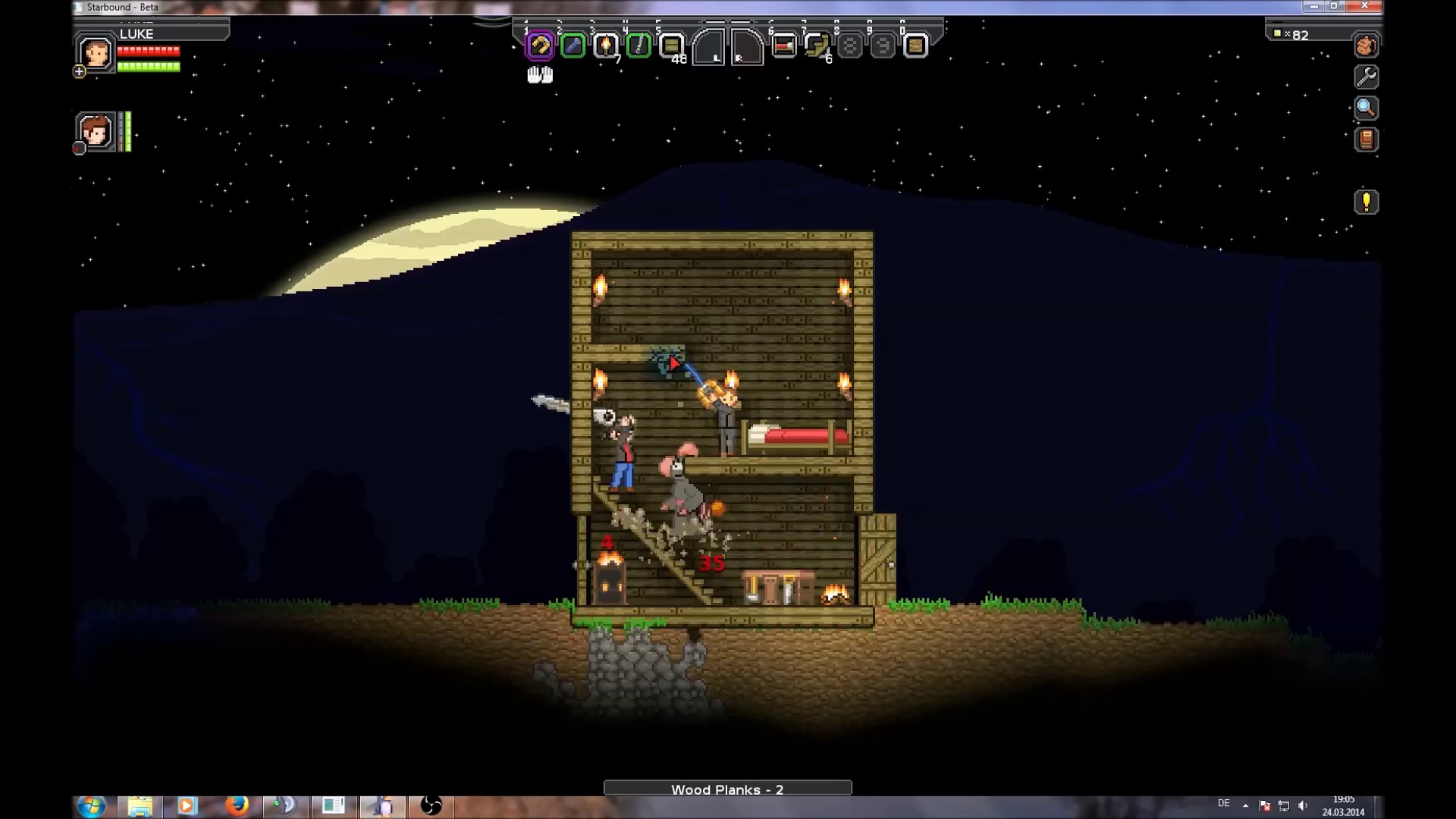This screenshot has width=1456, height=819.
Task: Open Firefox from the Windows taskbar
Action: coord(237,805)
